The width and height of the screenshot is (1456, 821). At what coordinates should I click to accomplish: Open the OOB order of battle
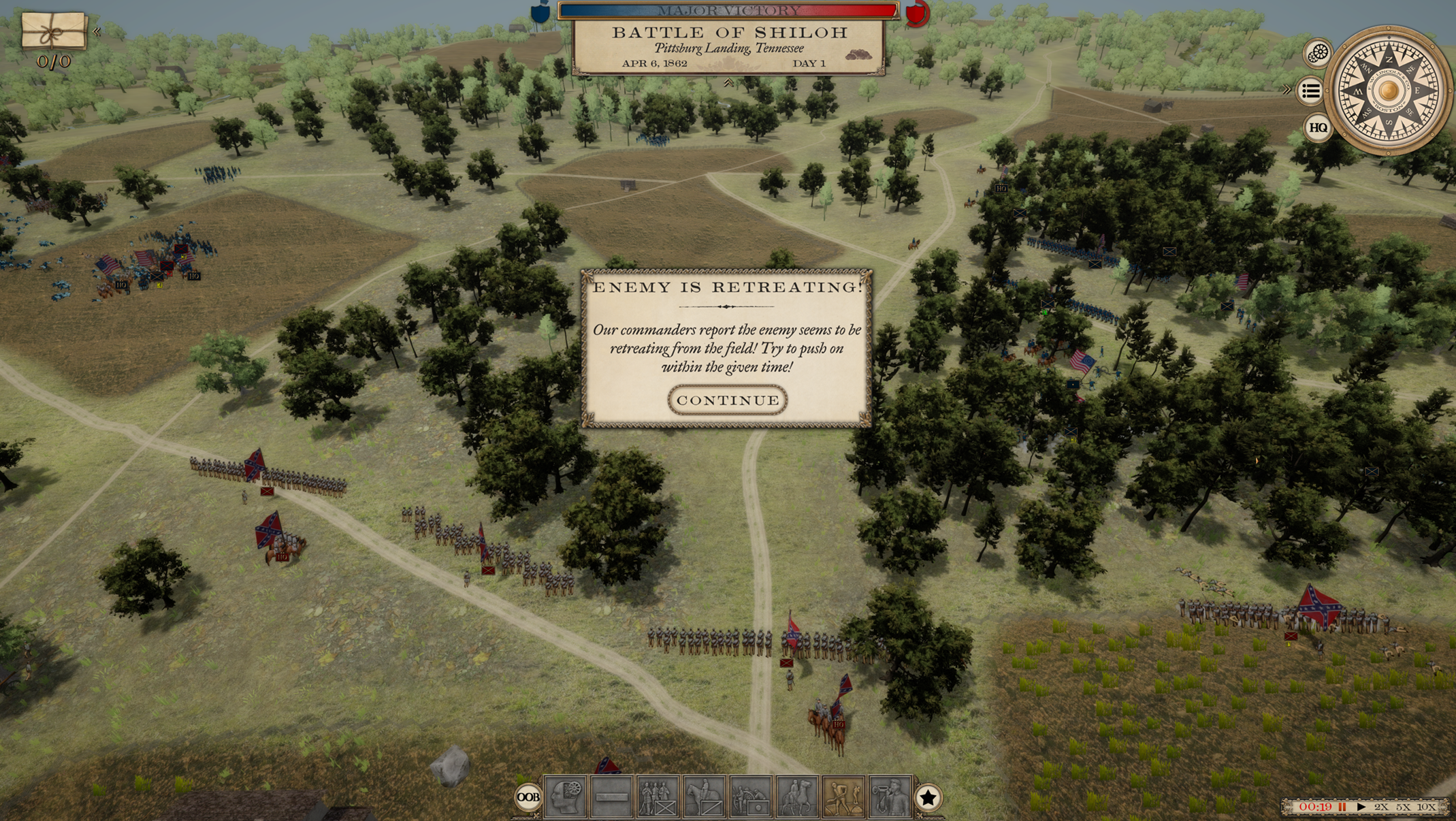528,797
